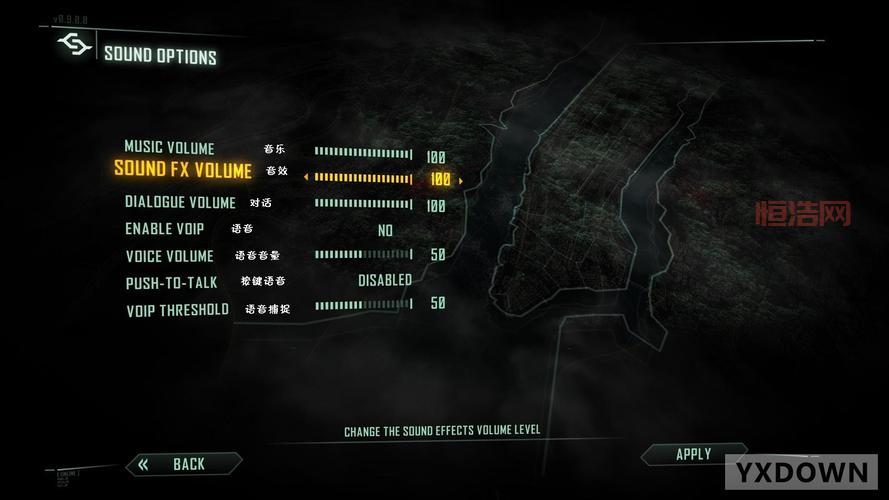Viewport: 889px width, 500px height.
Task: Select the Voice Volume option
Action: [x=170, y=256]
